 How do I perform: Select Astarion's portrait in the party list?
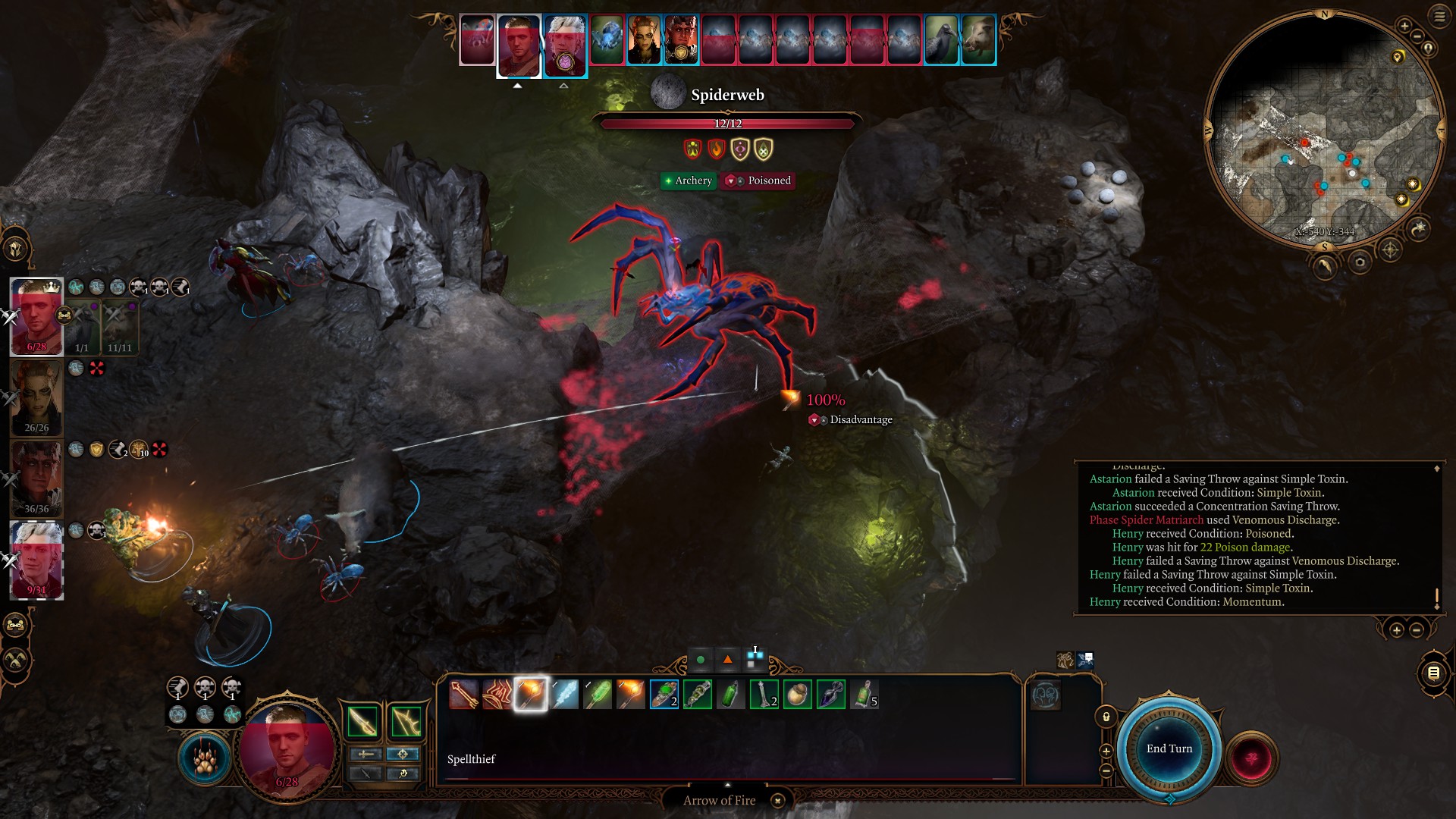click(36, 561)
